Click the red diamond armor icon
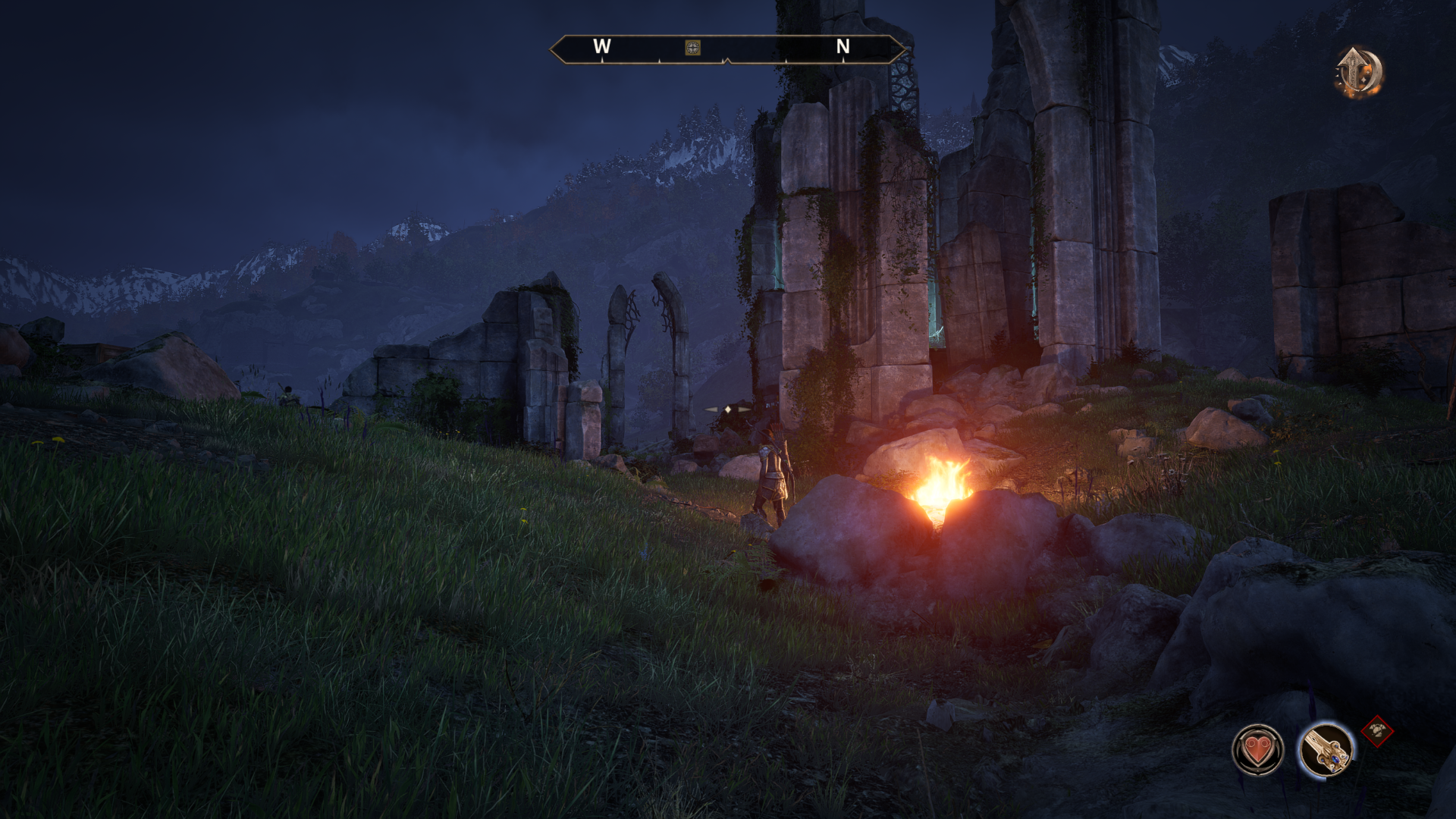This screenshot has height=819, width=1456. pyautogui.click(x=1377, y=732)
